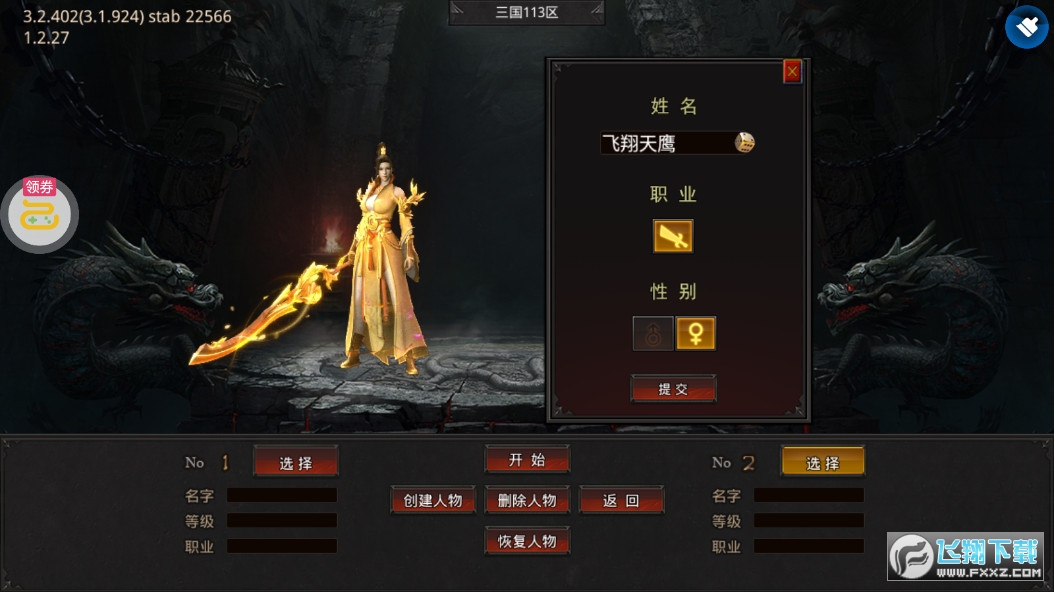This screenshot has height=592, width=1054.
Task: Restore a character via 恢复人物
Action: [x=527, y=541]
